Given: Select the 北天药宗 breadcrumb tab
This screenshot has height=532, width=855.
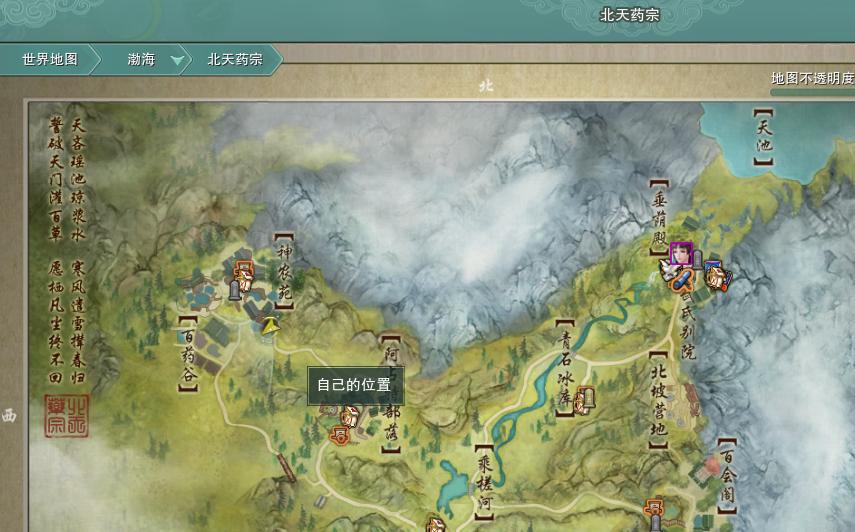Looking at the screenshot, I should 235,60.
